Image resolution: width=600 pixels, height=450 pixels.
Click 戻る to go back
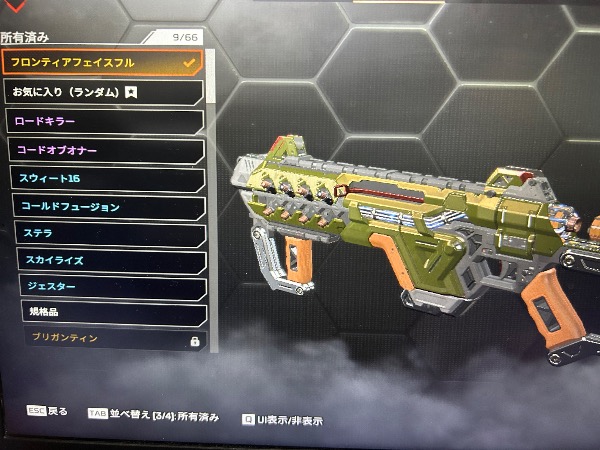48,411
